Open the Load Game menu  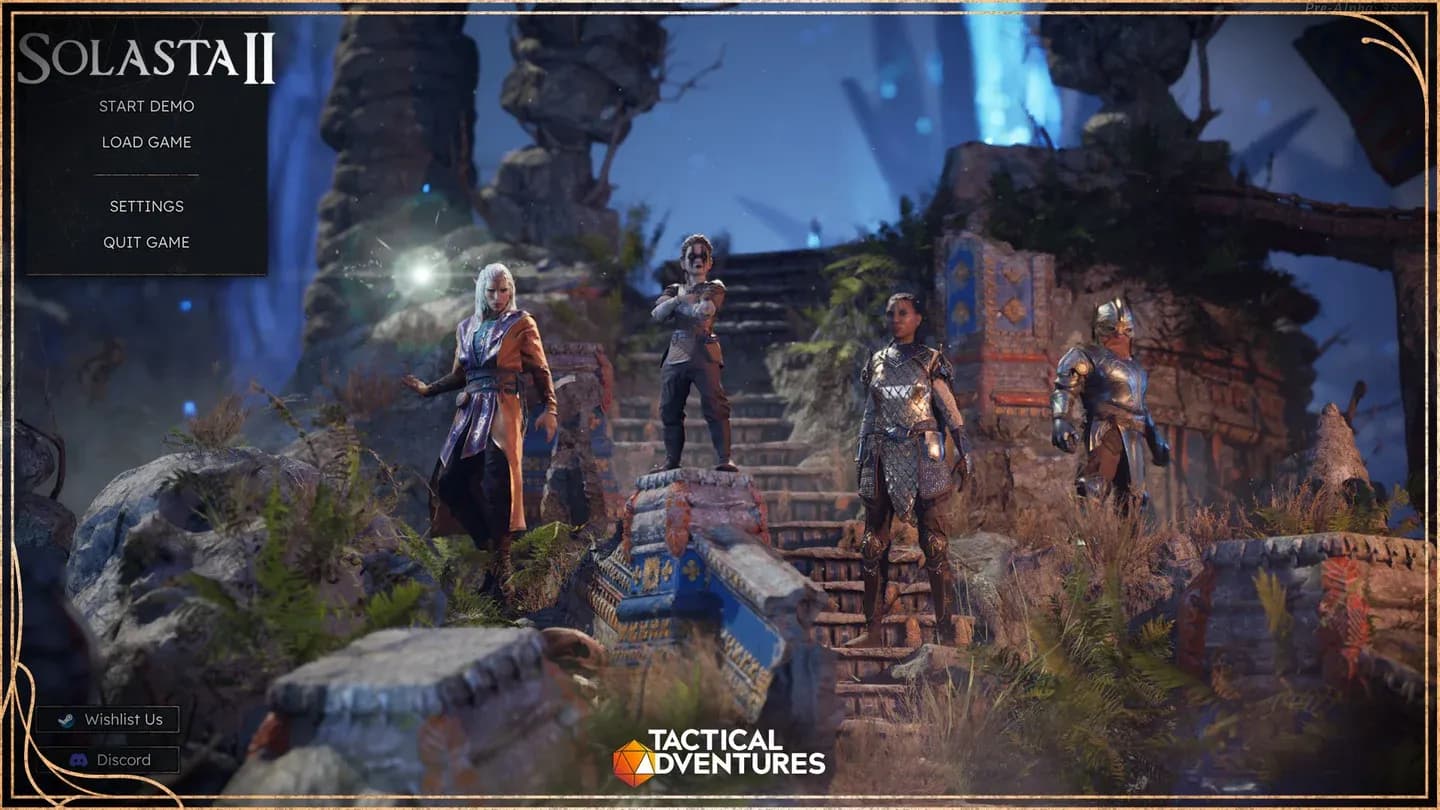[x=146, y=142]
